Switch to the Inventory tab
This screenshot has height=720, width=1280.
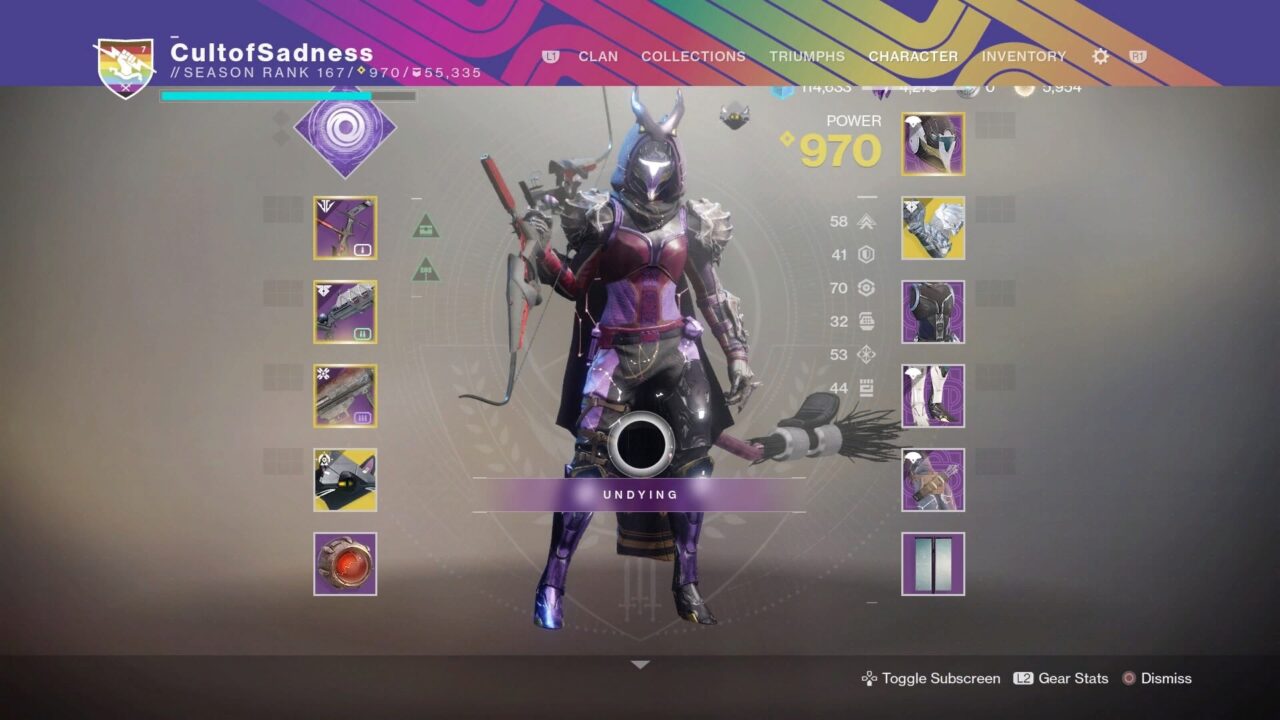[x=1024, y=57]
